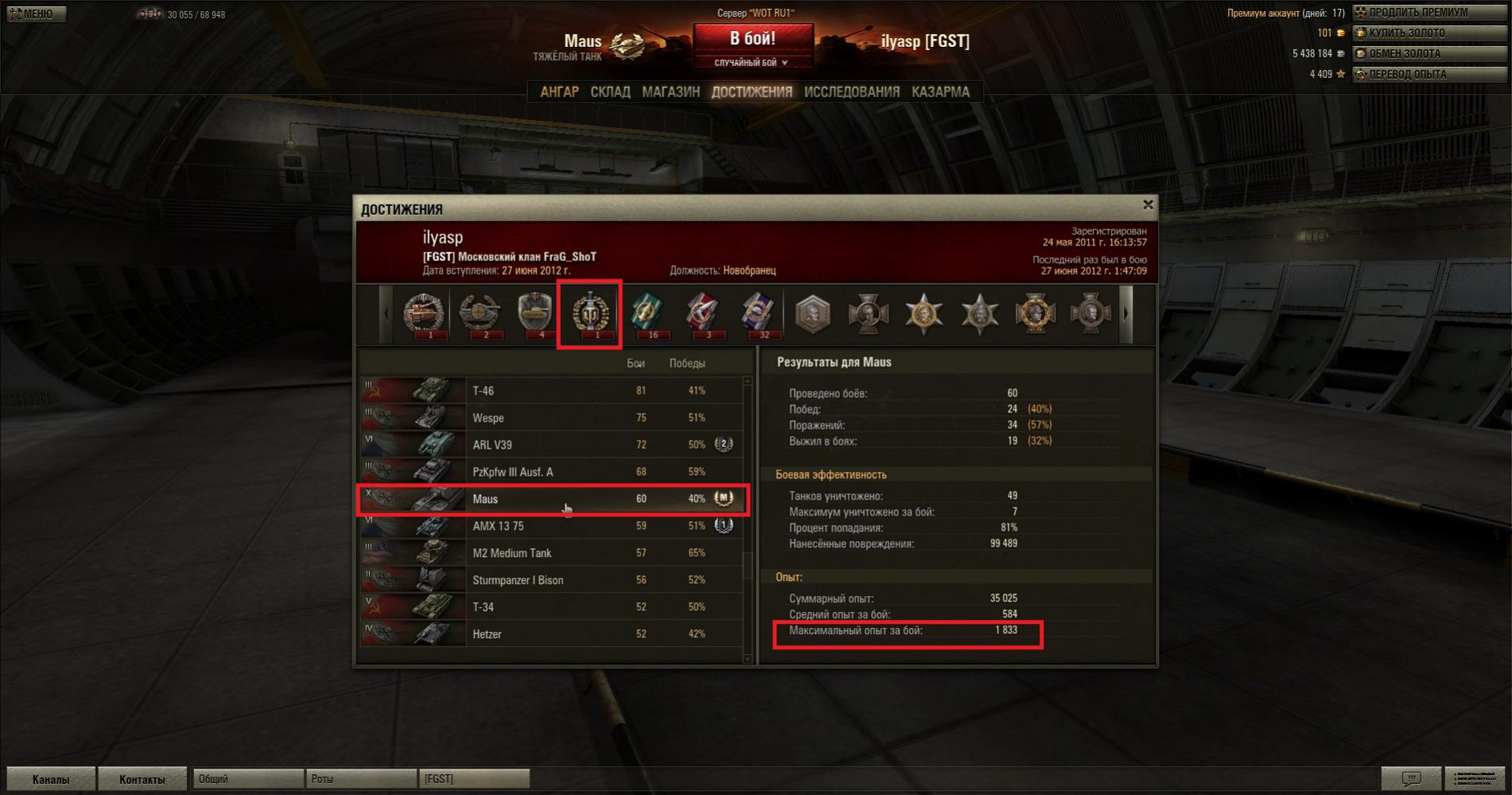Image resolution: width=1512 pixels, height=795 pixels.
Task: Show next medals with right arrow
Action: click(1125, 314)
